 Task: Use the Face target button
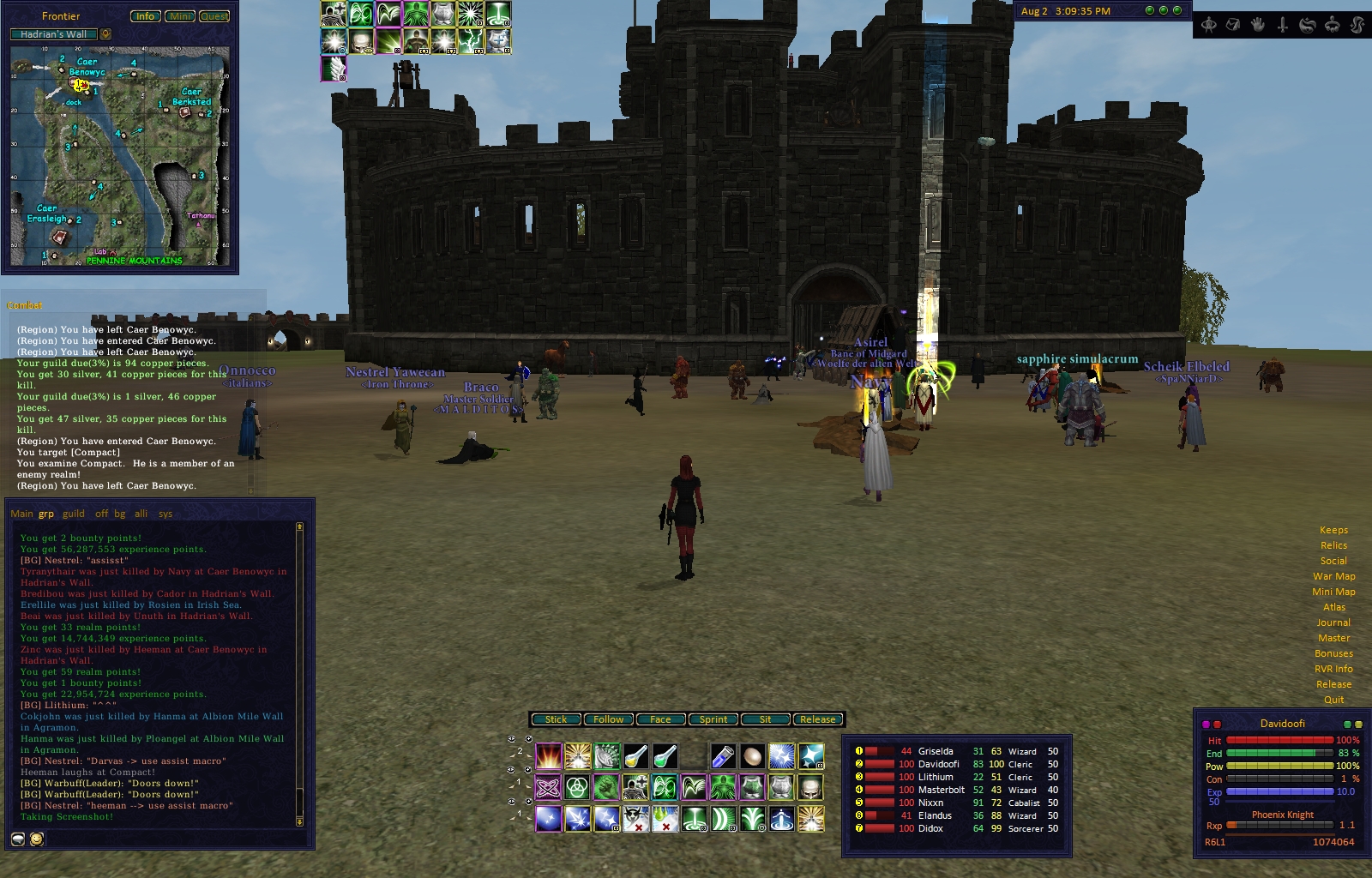coord(660,719)
